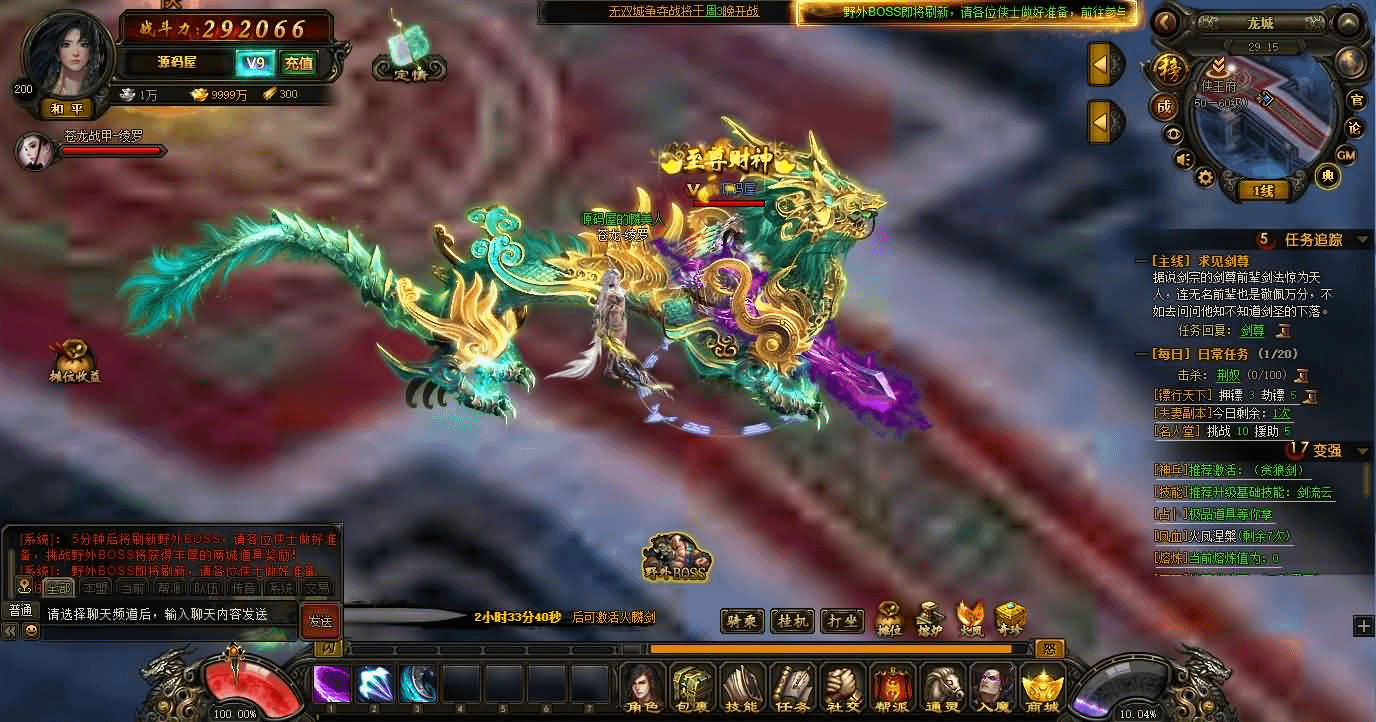This screenshot has height=722, width=1376.
Task: Select the 1线 server line button
Action: click(x=1262, y=190)
